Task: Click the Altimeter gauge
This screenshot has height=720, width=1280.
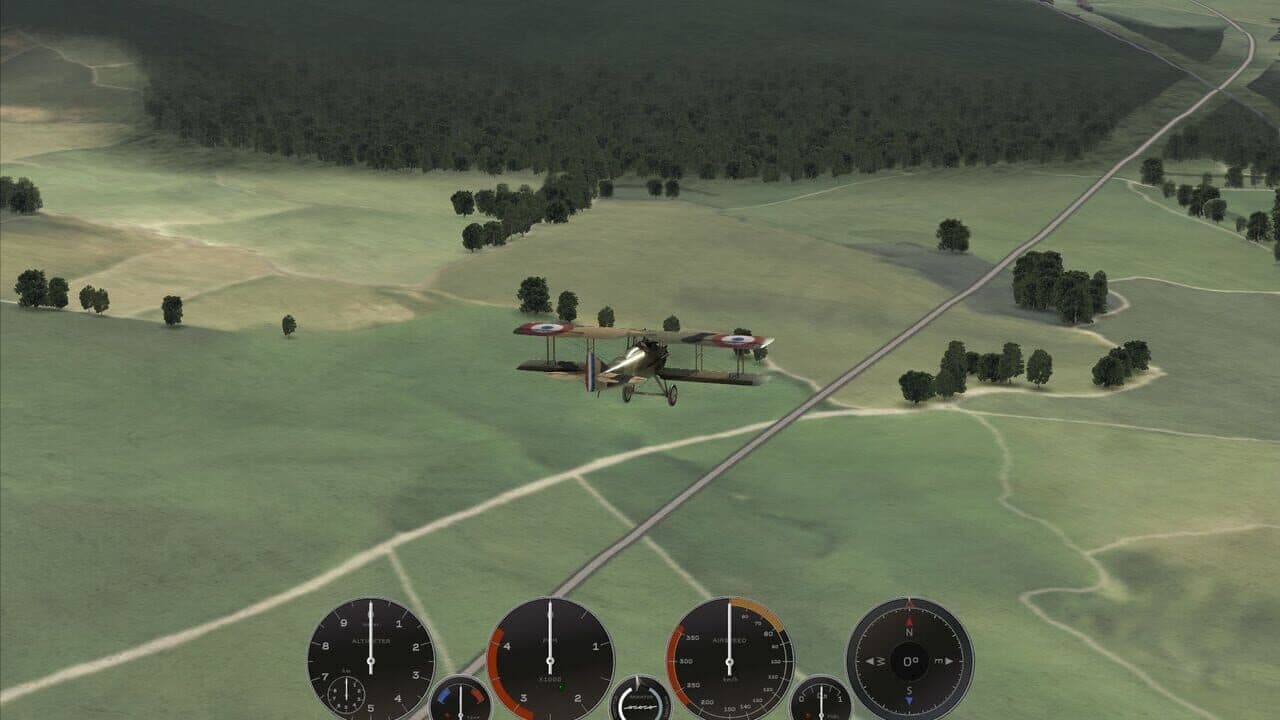Action: (x=370, y=660)
